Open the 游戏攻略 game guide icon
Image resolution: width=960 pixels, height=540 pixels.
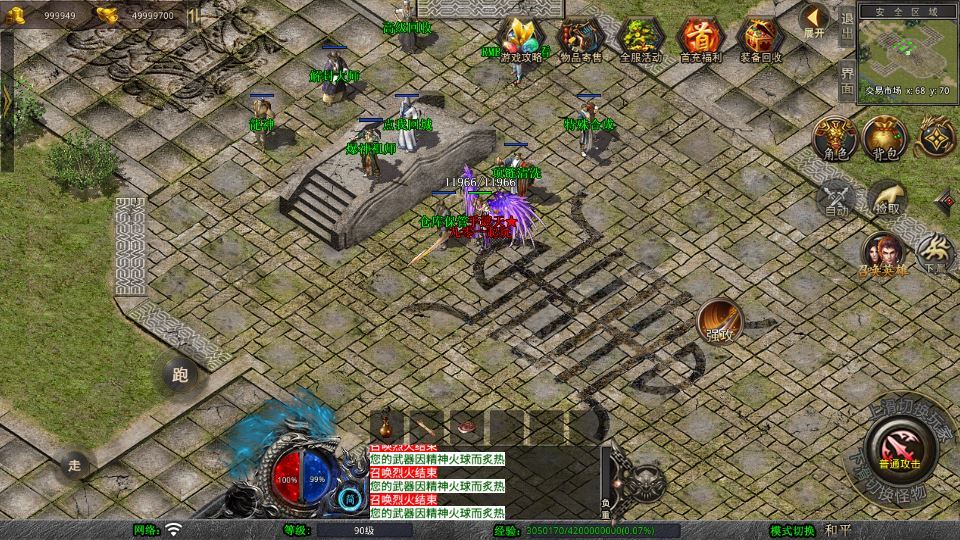click(x=524, y=41)
